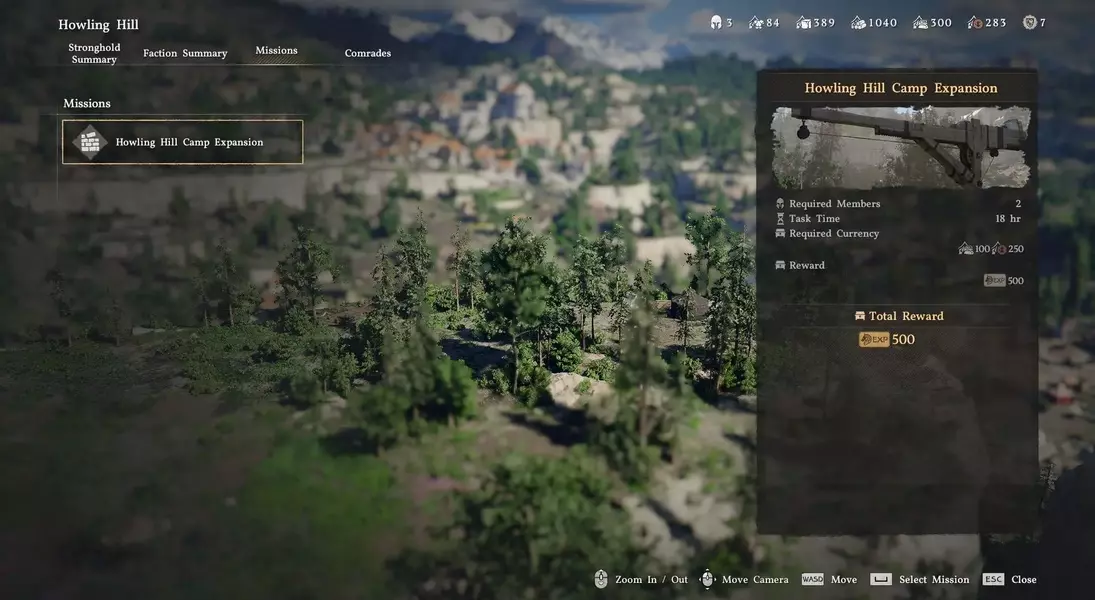Switch to the Faction Summary tab

tap(185, 53)
